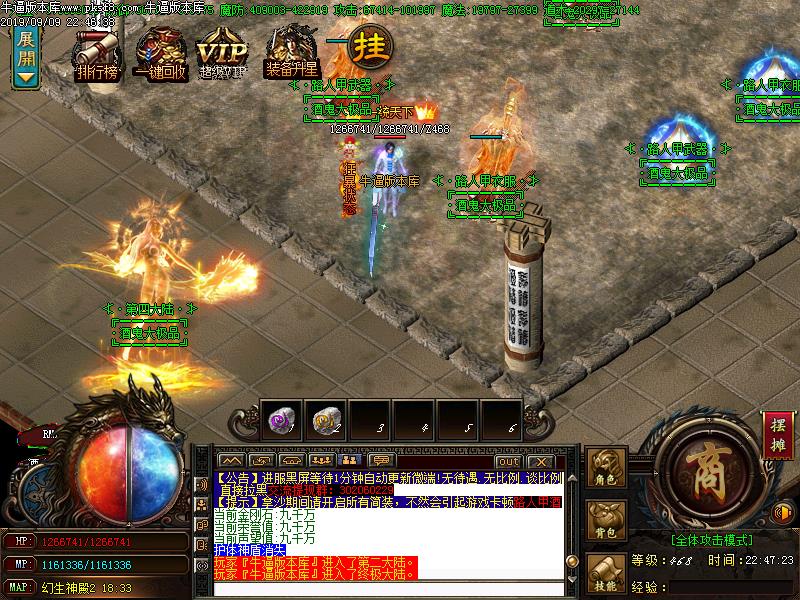Switch the 全体攻击模式 attack mode

[x=713, y=540]
